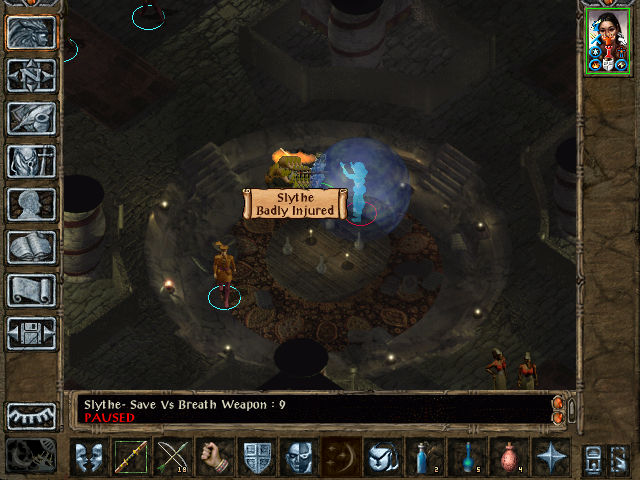The height and width of the screenshot is (480, 640).
Task: Open the priest scroll button
Action: pos(31,290)
